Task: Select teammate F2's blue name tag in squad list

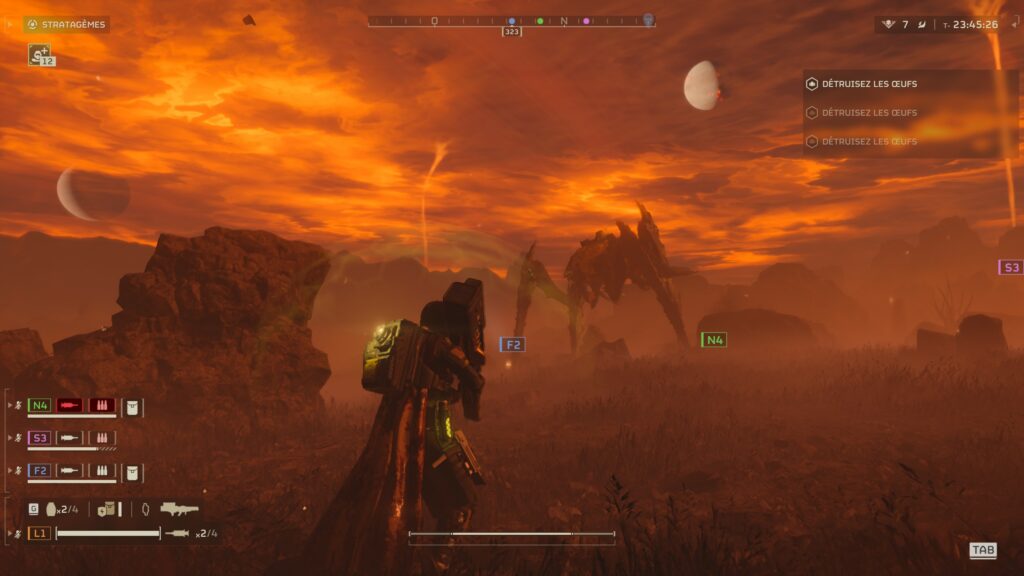Action: tap(39, 470)
